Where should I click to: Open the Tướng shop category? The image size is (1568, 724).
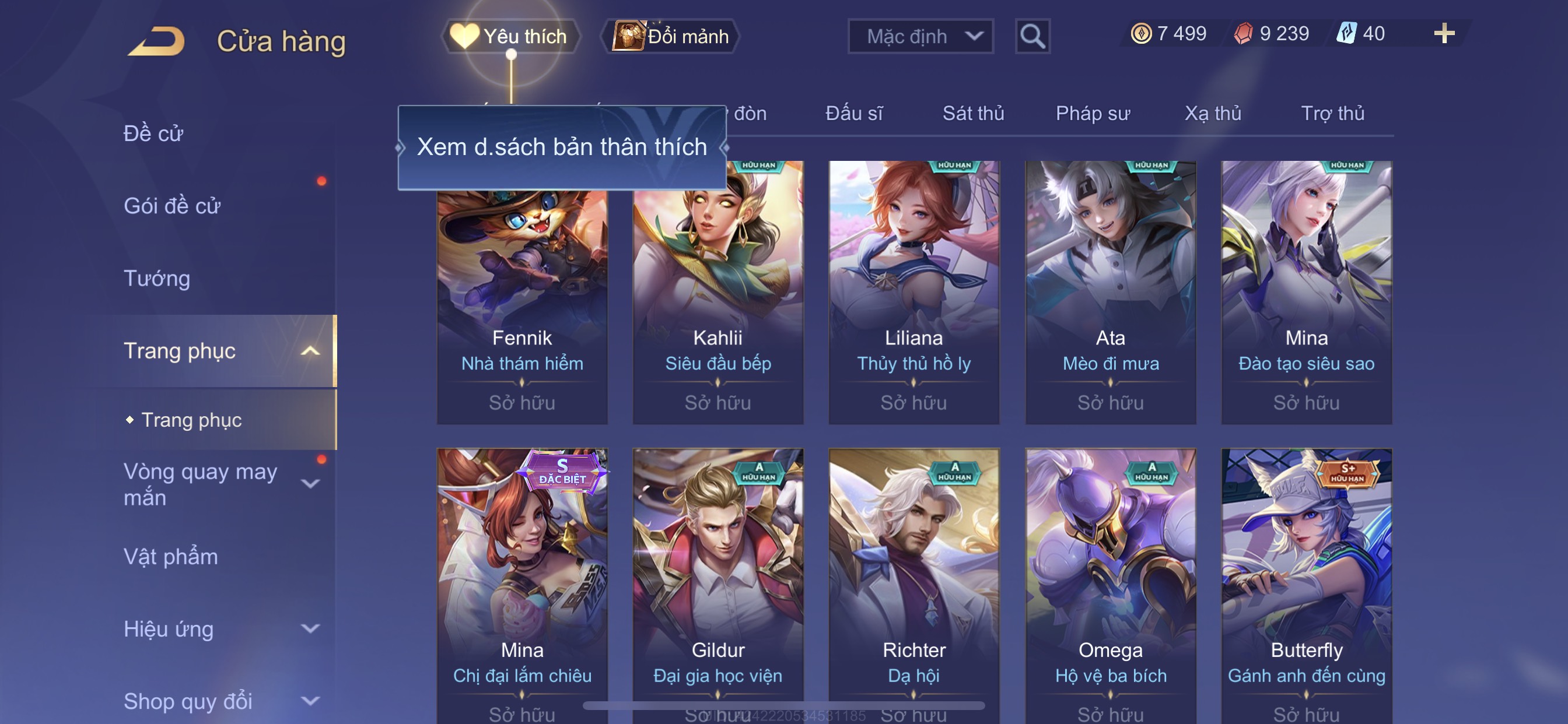(x=157, y=278)
